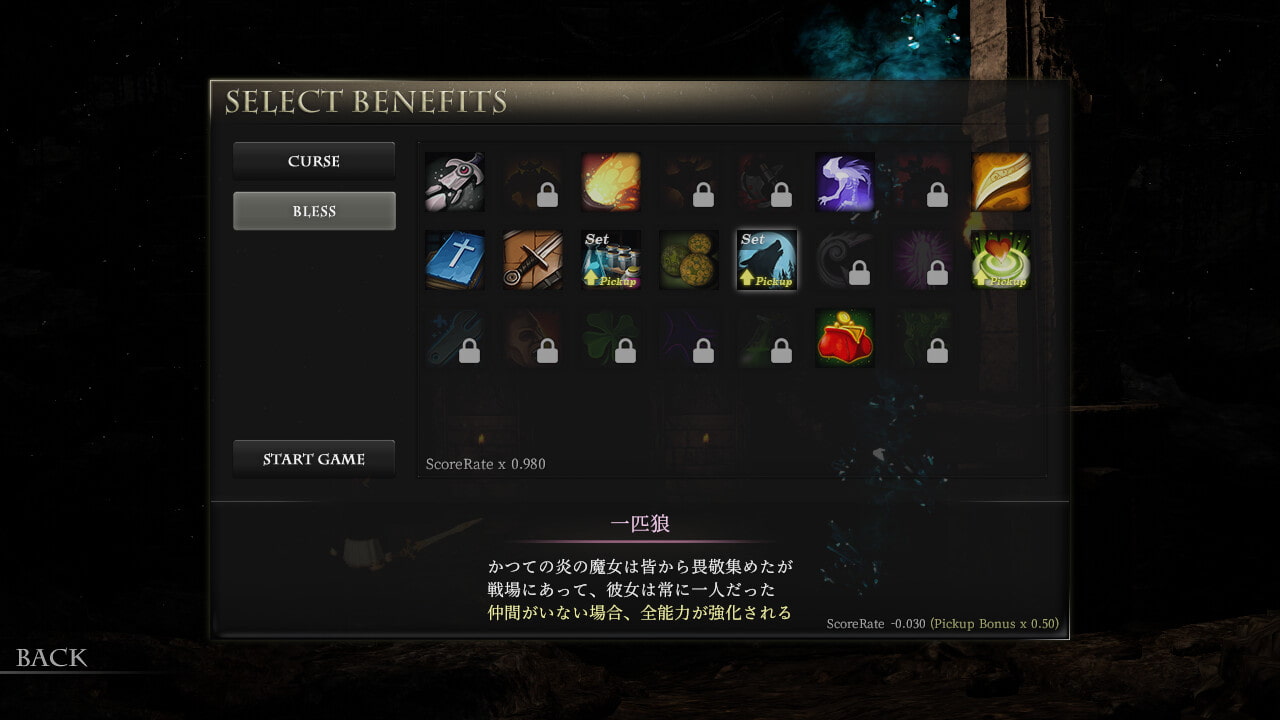The image size is (1280, 720).
Task: Toggle the howling lone wolf blessing
Action: coord(767,260)
